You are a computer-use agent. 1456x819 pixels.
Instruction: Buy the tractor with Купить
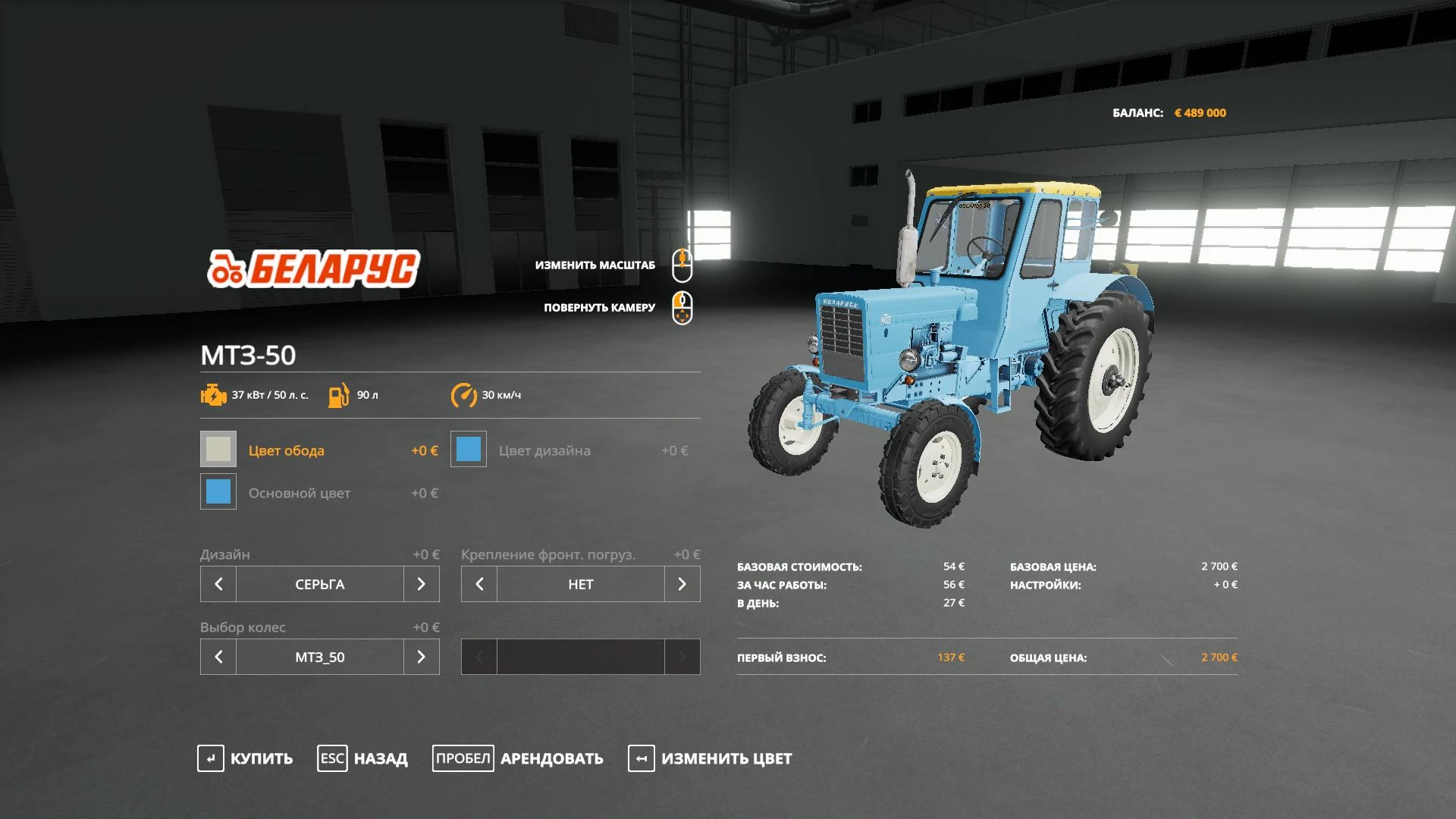point(246,758)
